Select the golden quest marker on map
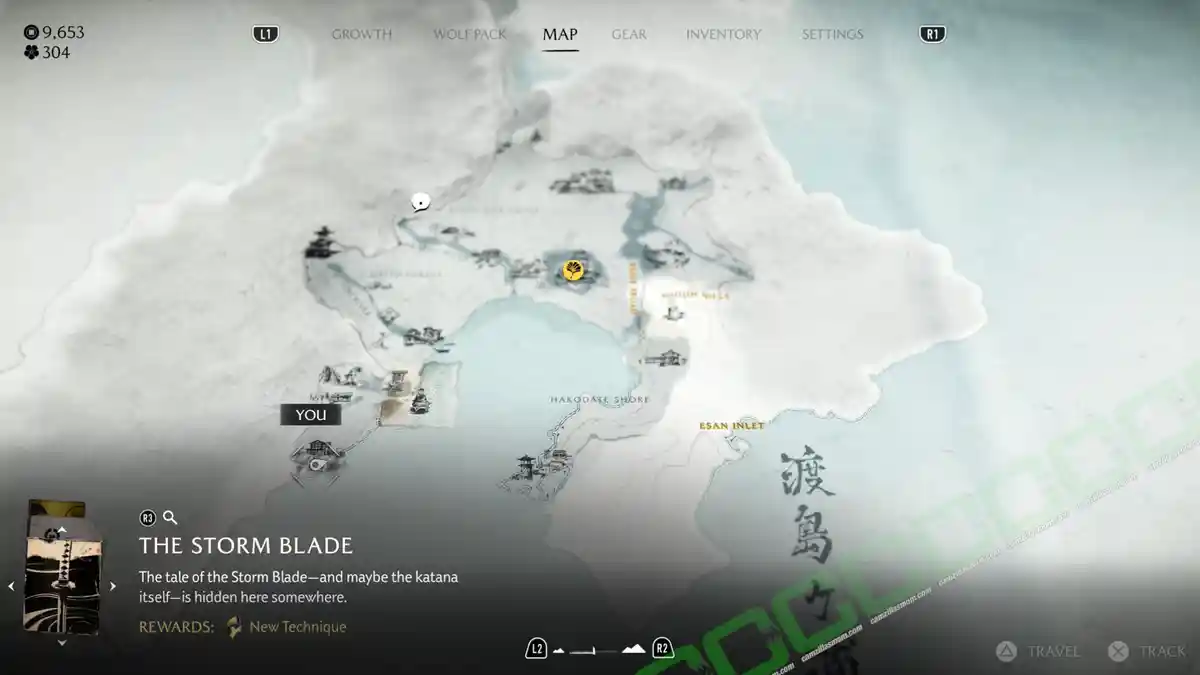The height and width of the screenshot is (675, 1200). pyautogui.click(x=574, y=270)
